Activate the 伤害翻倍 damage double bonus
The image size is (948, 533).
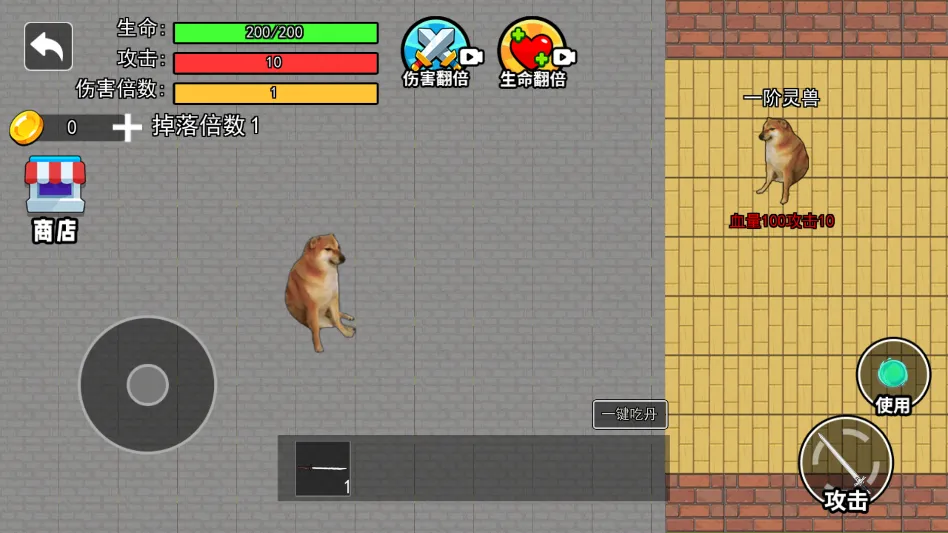(437, 52)
